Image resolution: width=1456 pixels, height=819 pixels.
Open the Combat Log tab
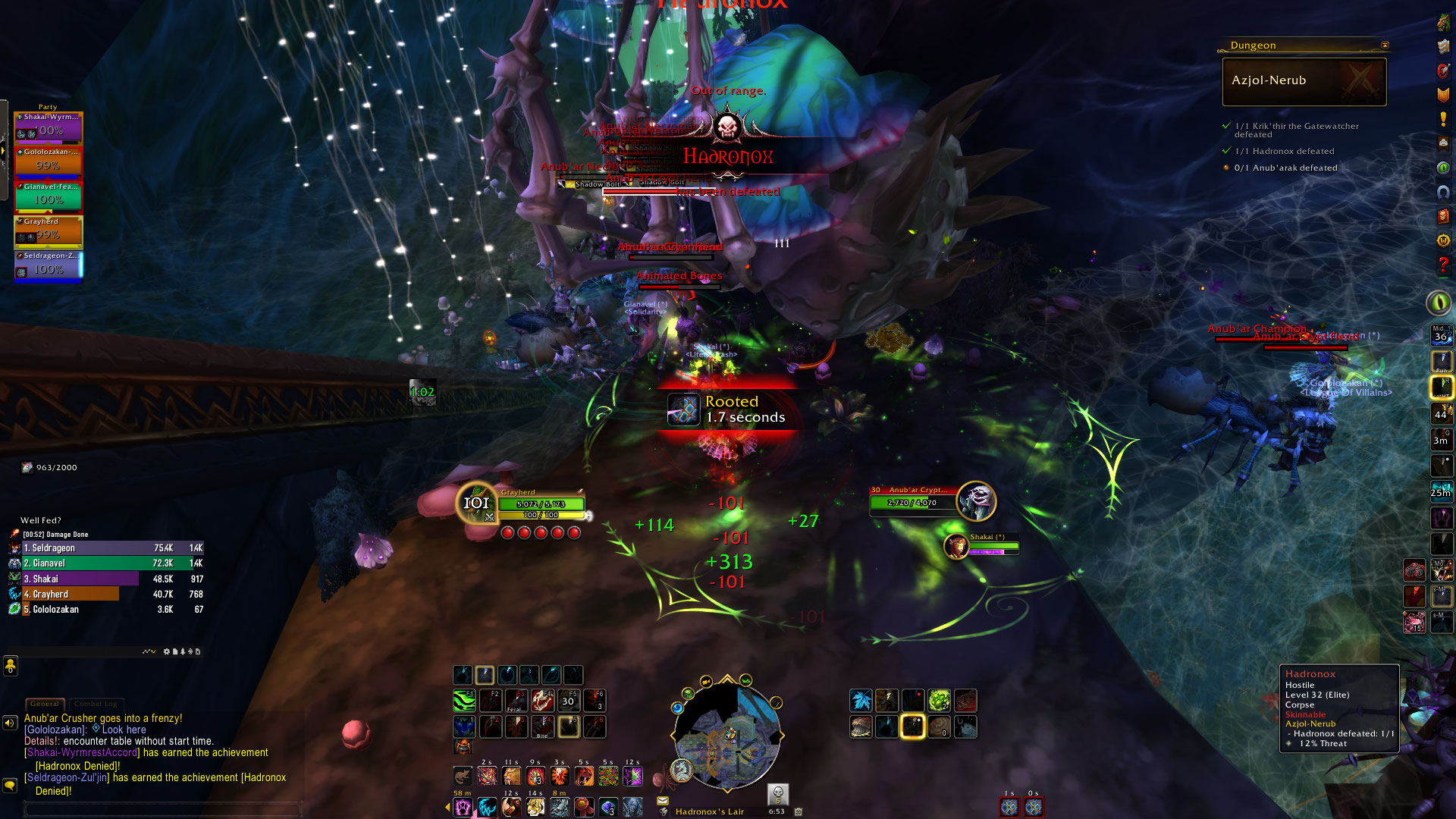pos(94,704)
